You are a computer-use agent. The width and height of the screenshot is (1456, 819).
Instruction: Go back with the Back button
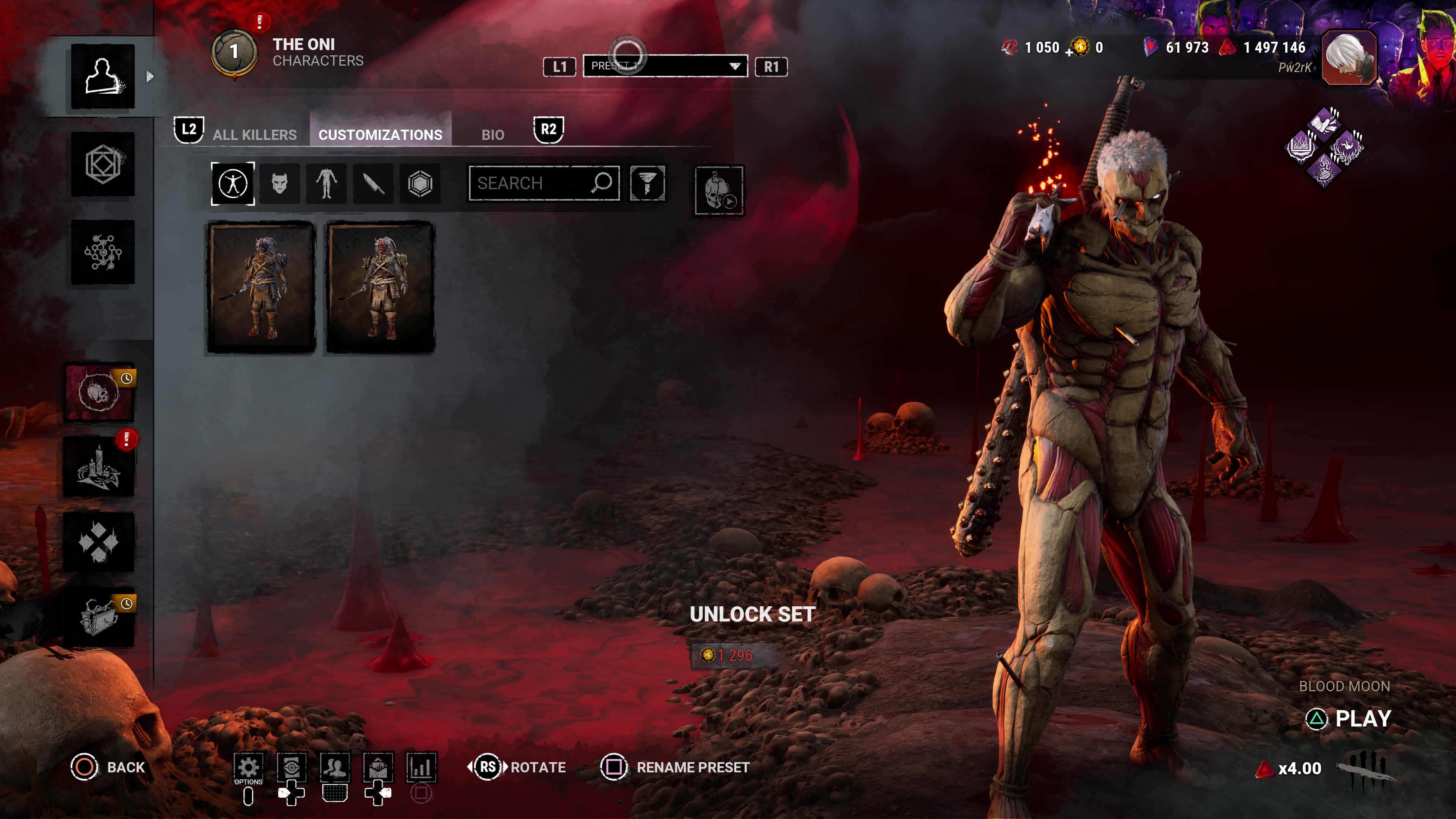108,767
